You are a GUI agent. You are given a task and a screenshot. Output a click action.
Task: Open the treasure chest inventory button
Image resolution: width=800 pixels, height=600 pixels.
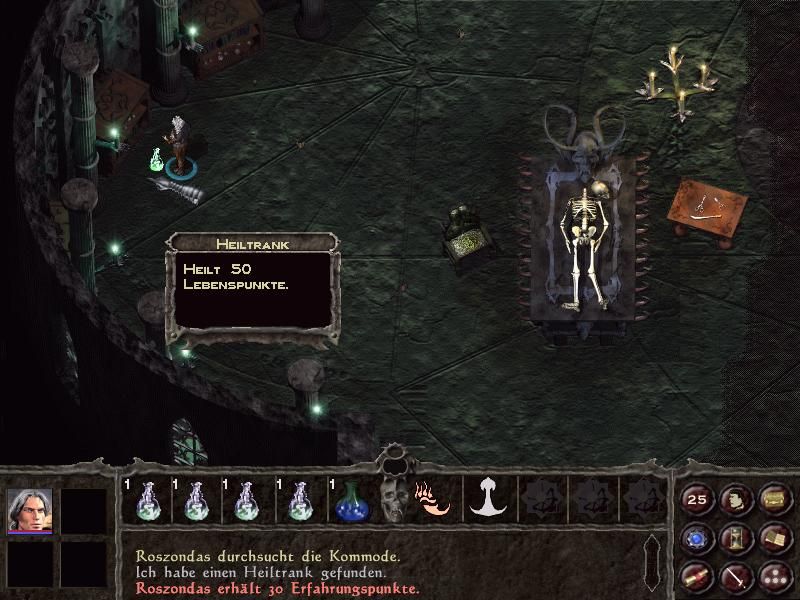click(773, 499)
